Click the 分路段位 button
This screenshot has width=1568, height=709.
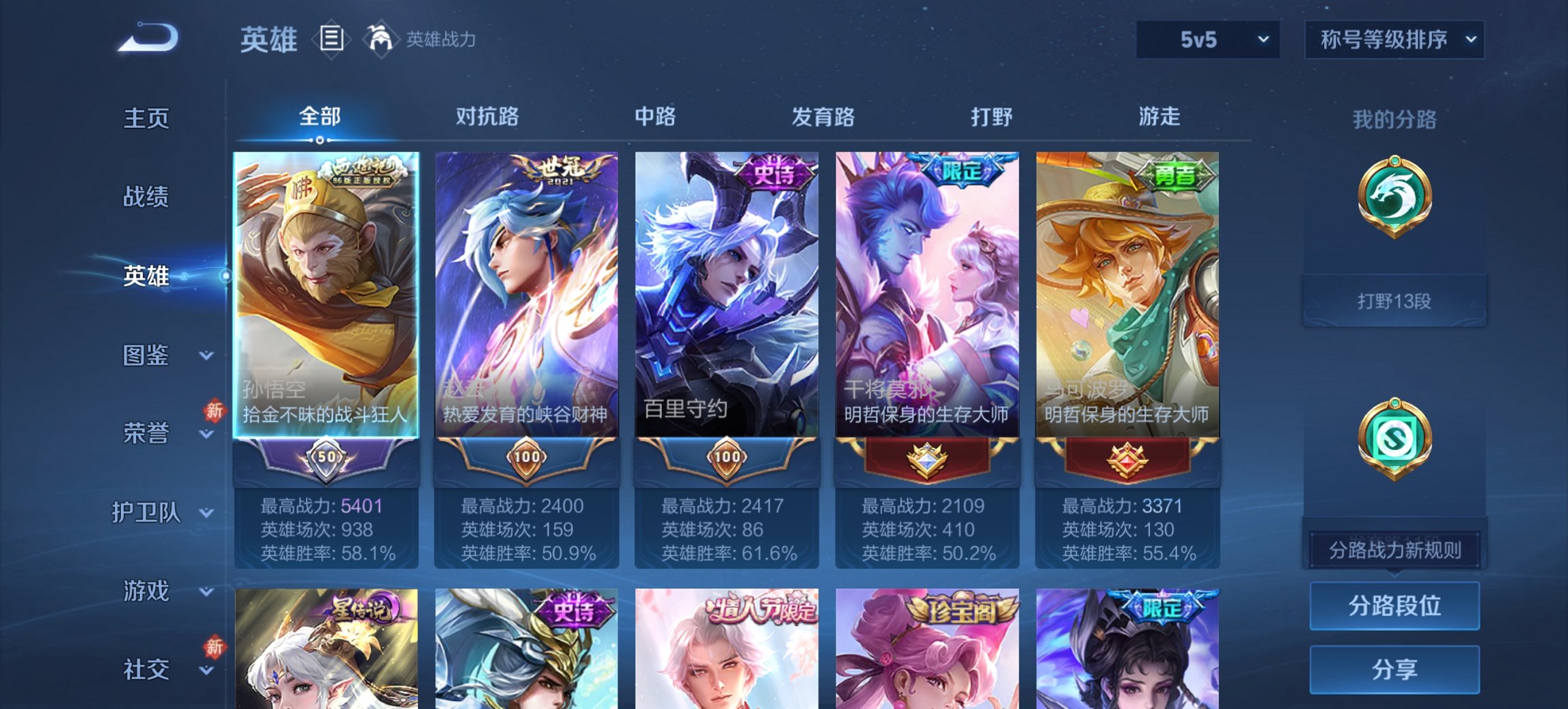1394,606
